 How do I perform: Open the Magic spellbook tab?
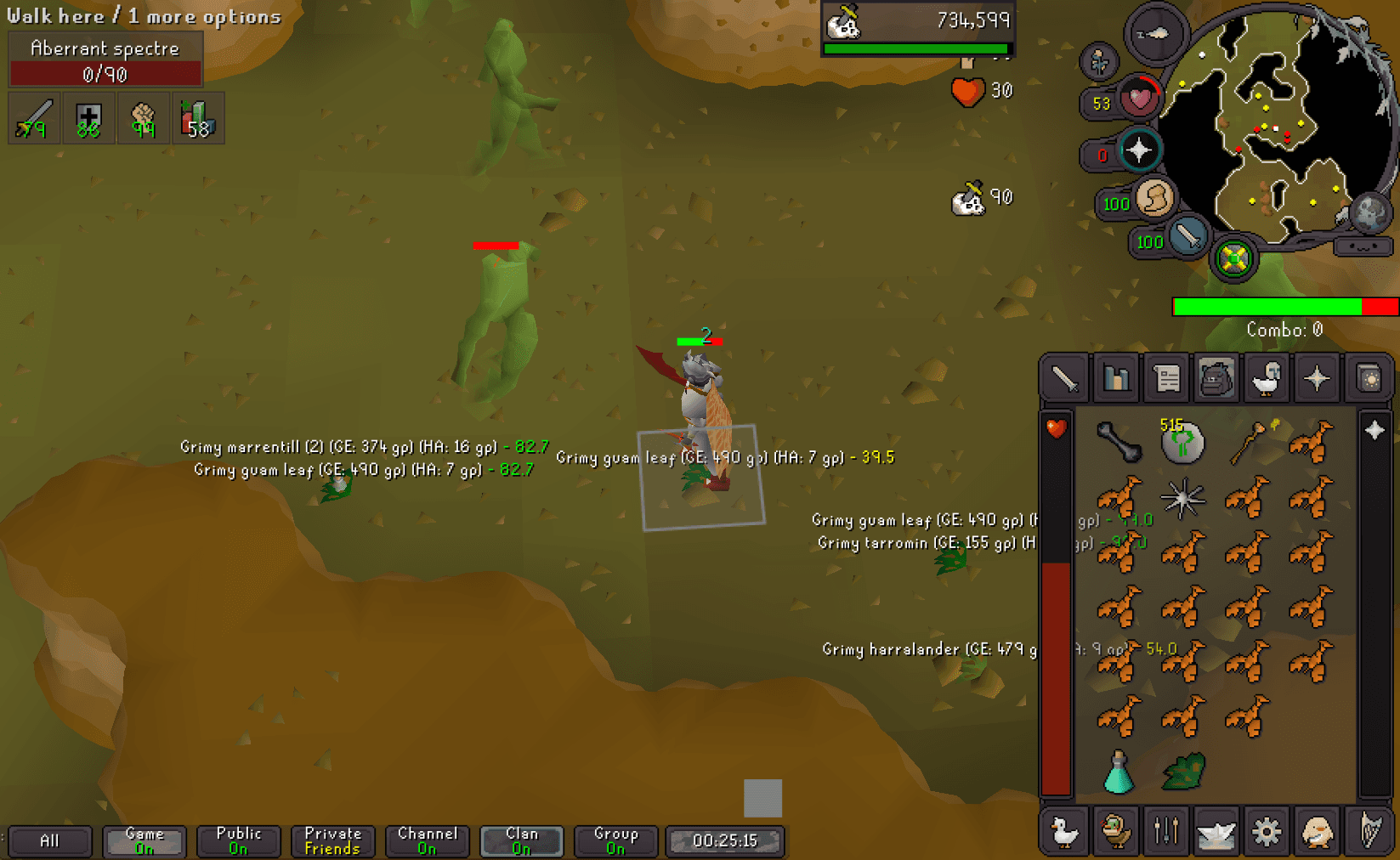pos(1369,378)
